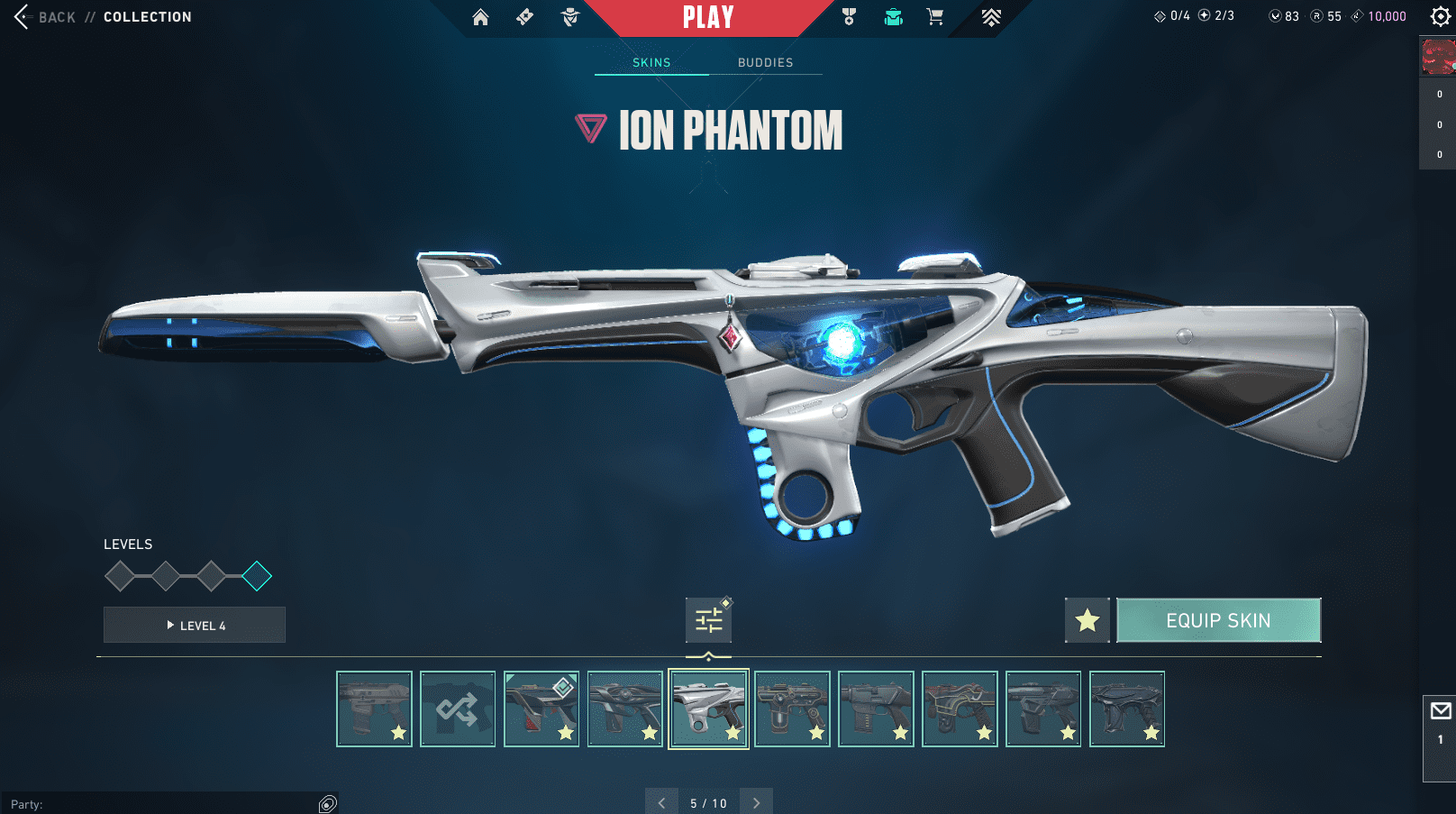Screen dimensions: 1456x814
Task: Toggle favorite with the star button
Action: click(x=1087, y=620)
